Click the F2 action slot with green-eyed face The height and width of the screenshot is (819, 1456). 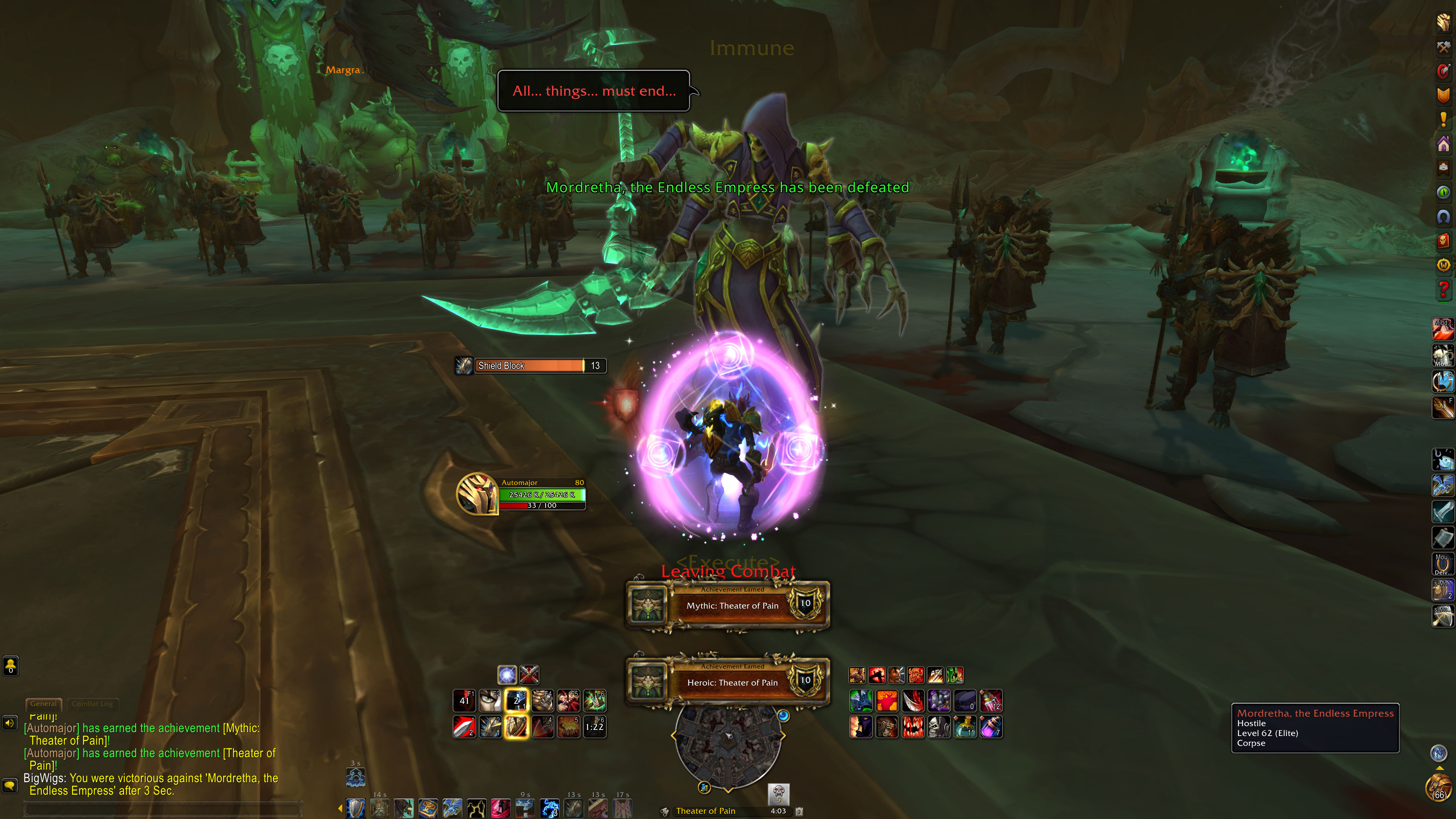pos(490,701)
